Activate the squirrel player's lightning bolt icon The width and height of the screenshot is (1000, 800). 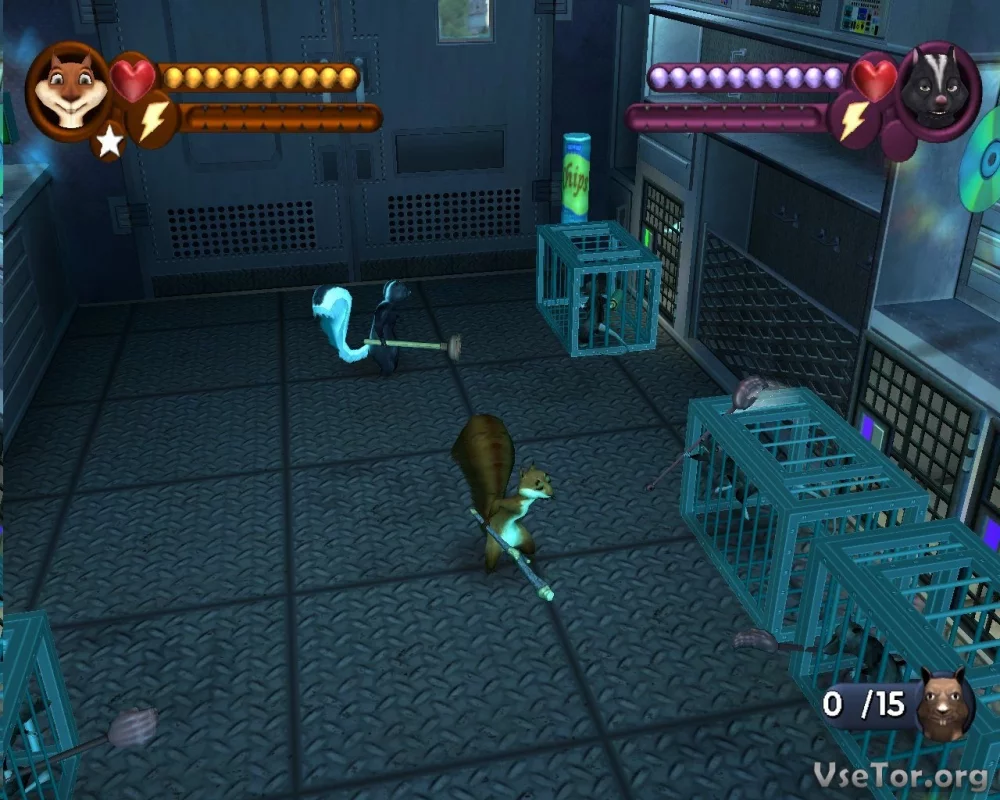(153, 120)
